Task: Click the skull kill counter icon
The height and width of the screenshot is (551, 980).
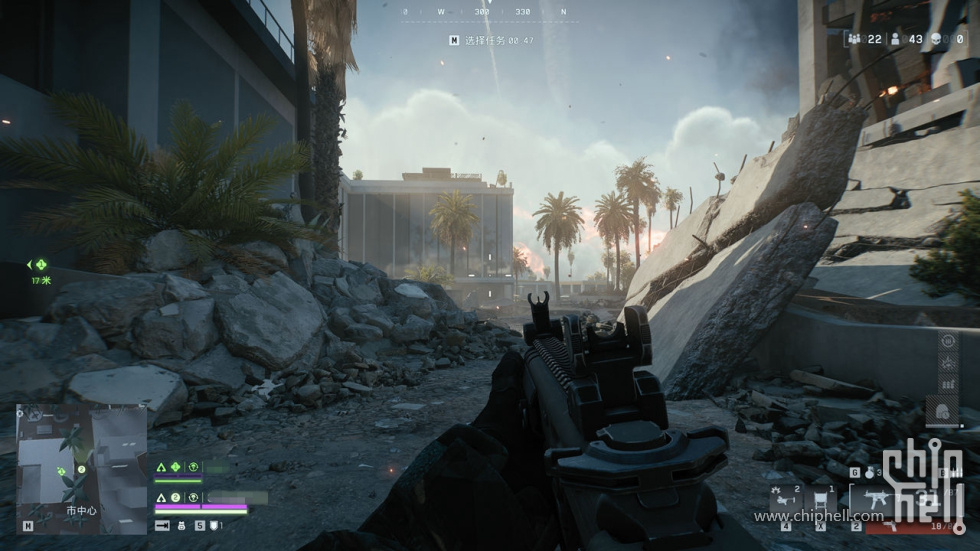Action: tap(936, 38)
